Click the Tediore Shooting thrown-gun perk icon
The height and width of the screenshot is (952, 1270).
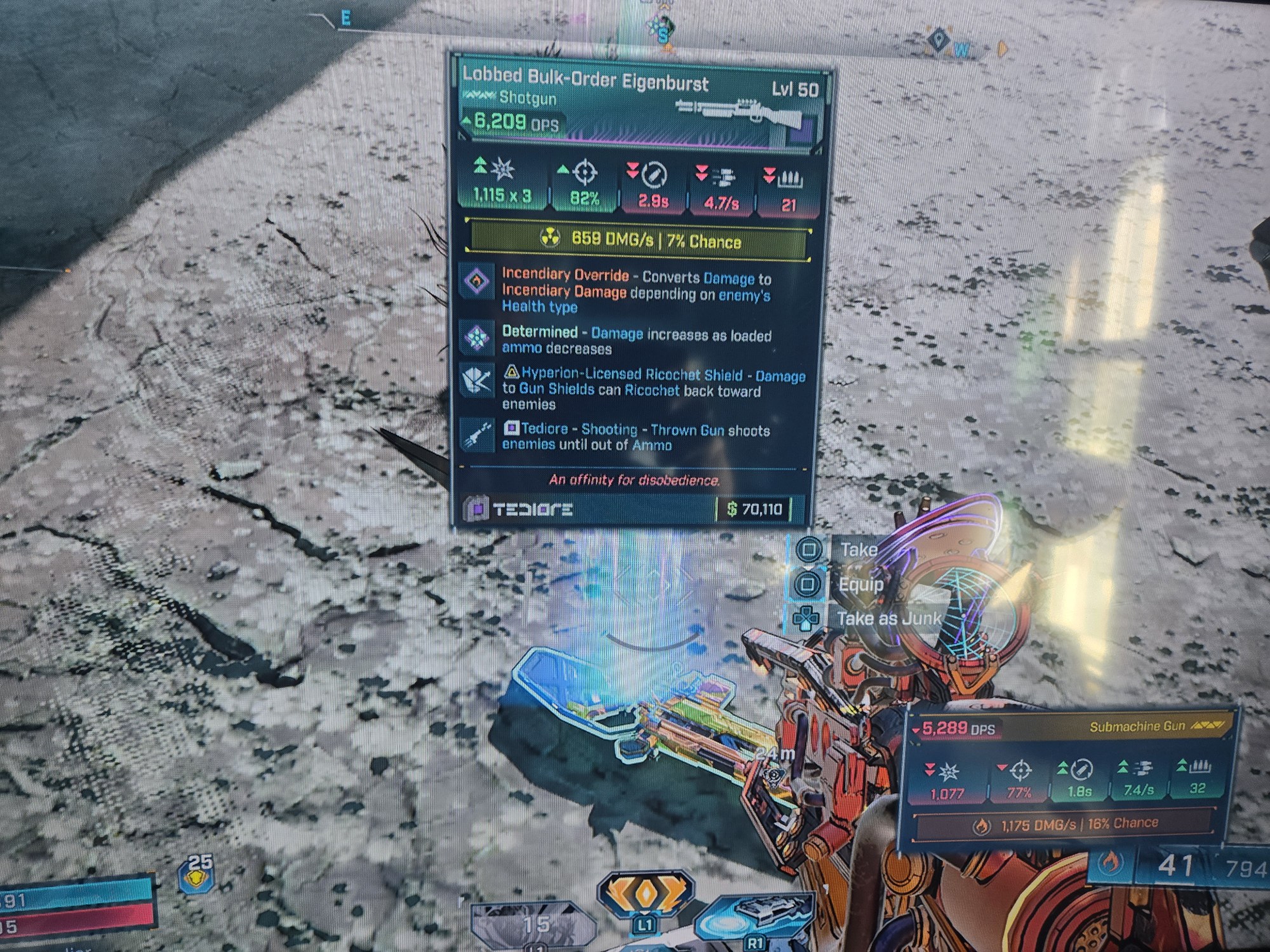click(477, 435)
